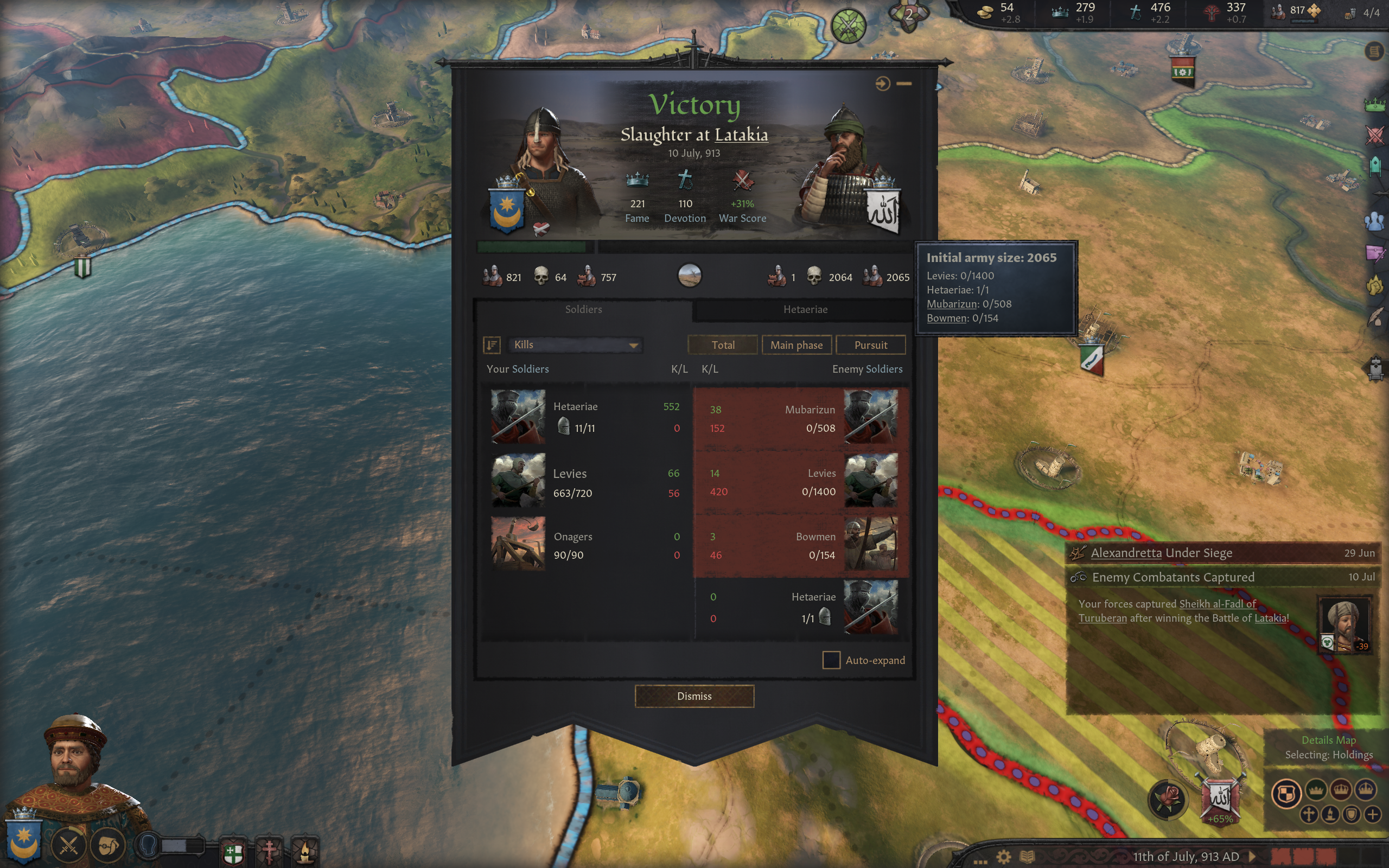Show Pursuit phase results
The image size is (1389, 868).
click(x=870, y=345)
